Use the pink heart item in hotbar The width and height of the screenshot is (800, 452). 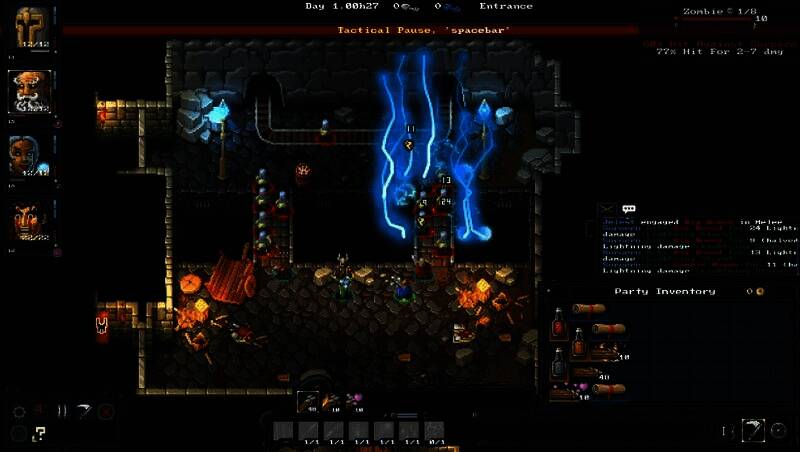coord(355,401)
